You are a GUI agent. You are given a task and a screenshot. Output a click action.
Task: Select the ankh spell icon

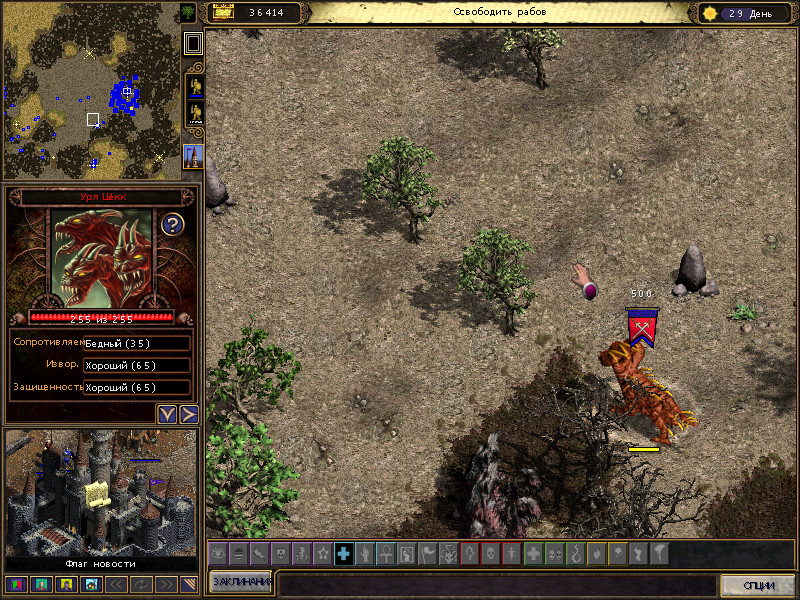coord(386,553)
